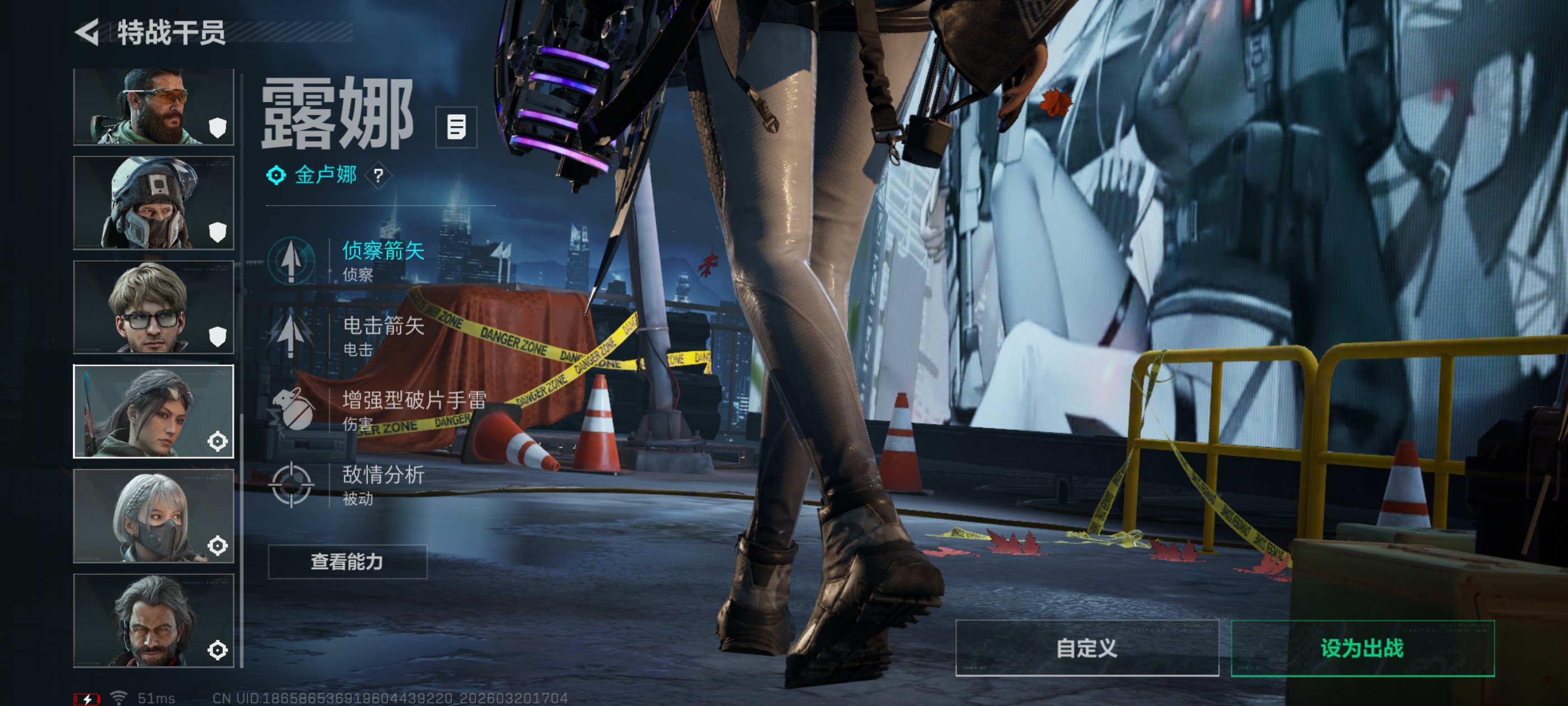Viewport: 1568px width, 706px height.
Task: Select Luna's portrait with the bow
Action: 153,411
